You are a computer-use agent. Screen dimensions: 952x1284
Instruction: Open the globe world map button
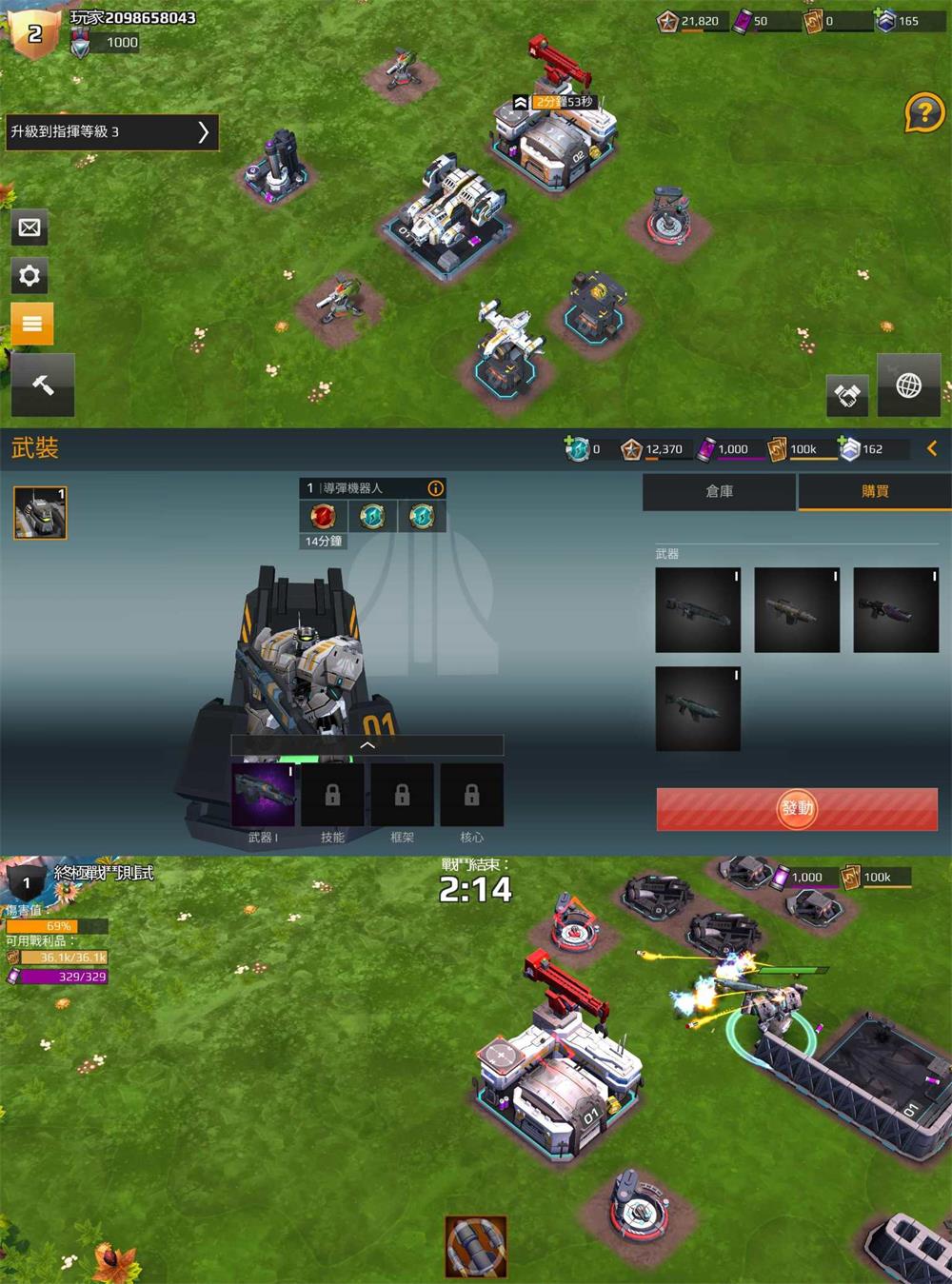(x=908, y=386)
